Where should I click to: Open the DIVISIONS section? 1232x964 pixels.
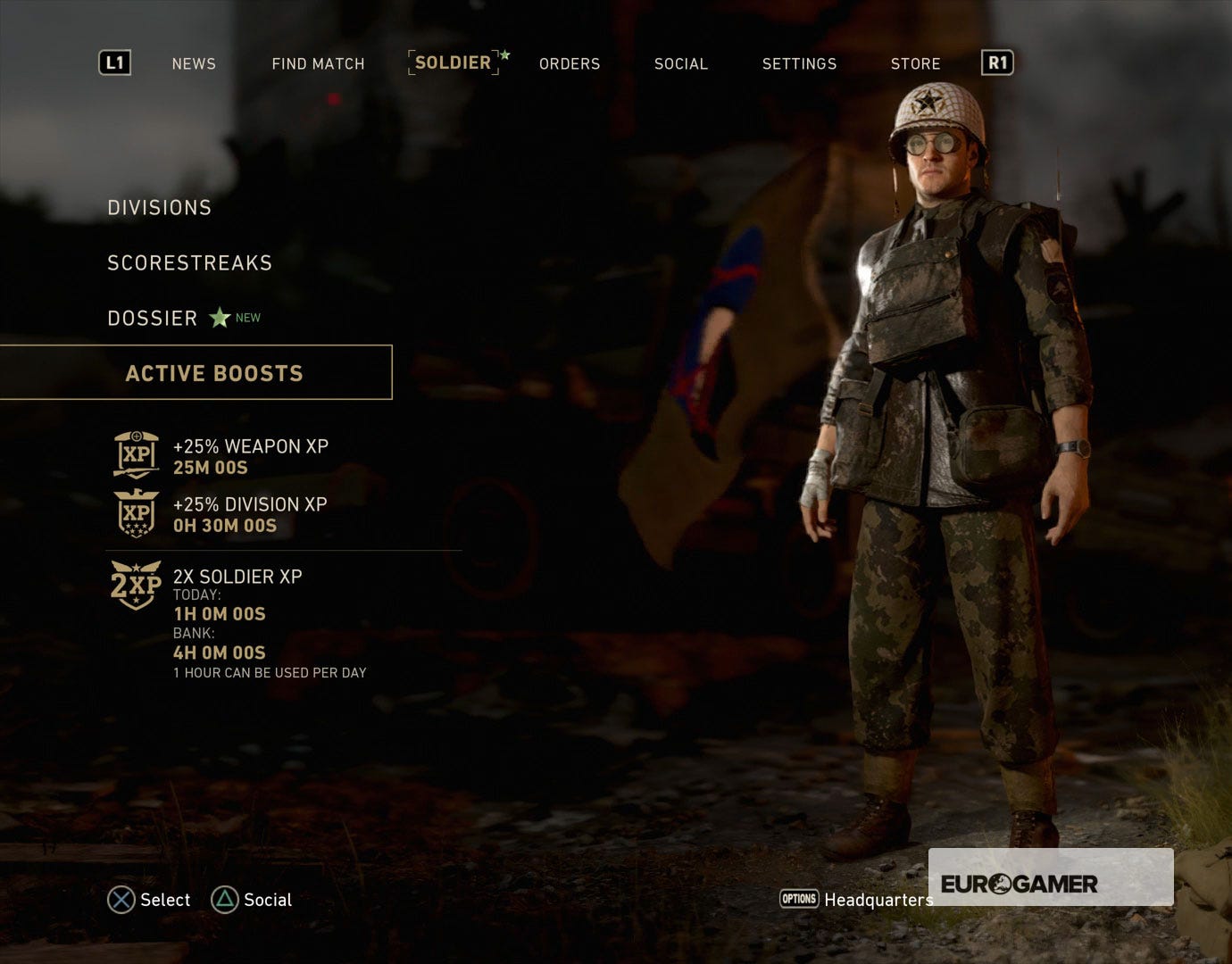pyautogui.click(x=159, y=207)
